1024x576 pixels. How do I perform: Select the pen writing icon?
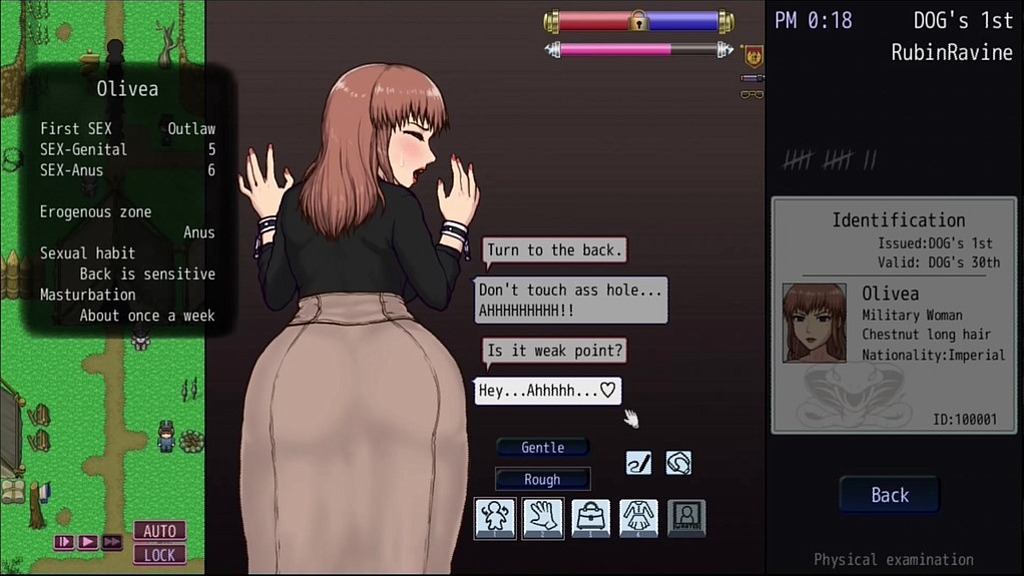point(639,463)
